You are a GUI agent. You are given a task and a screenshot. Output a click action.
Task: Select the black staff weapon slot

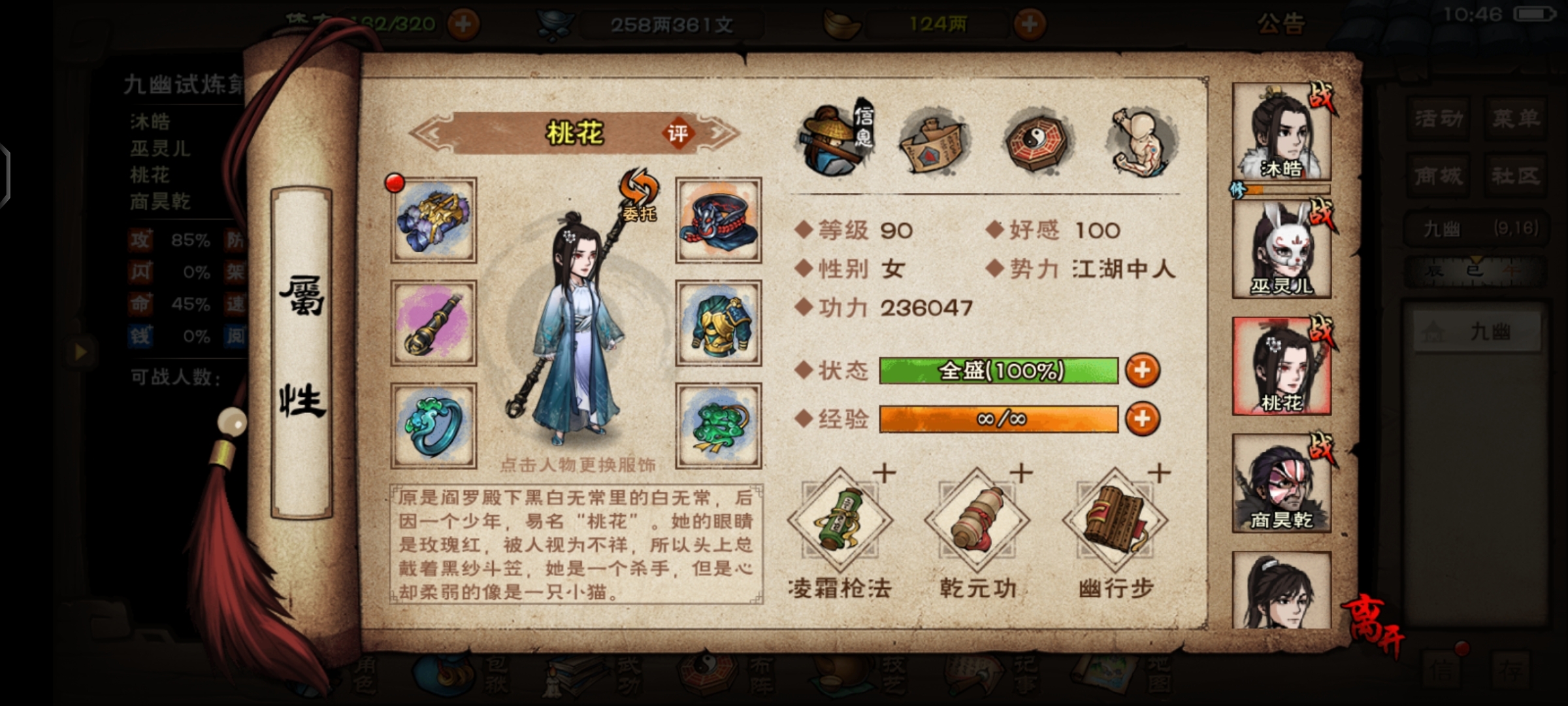(434, 322)
